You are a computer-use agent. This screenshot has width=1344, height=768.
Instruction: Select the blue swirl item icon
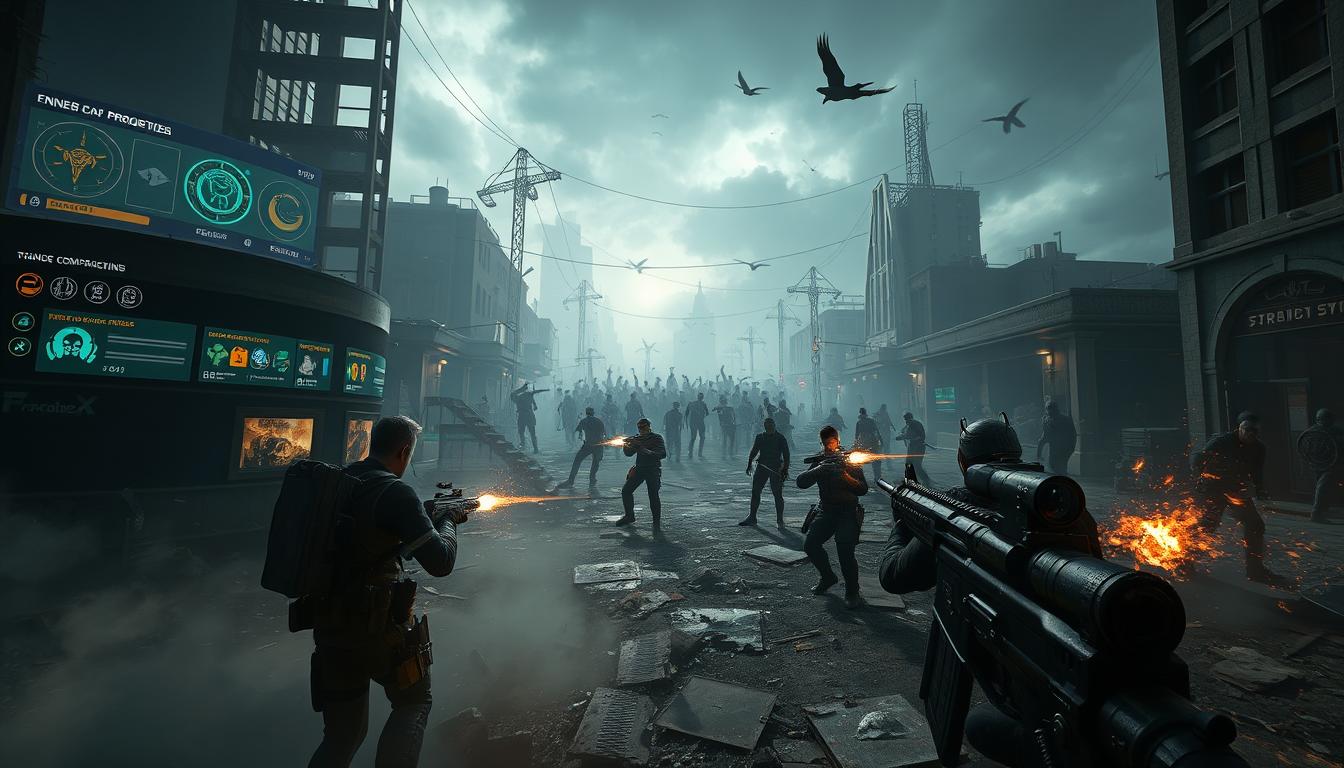point(260,359)
